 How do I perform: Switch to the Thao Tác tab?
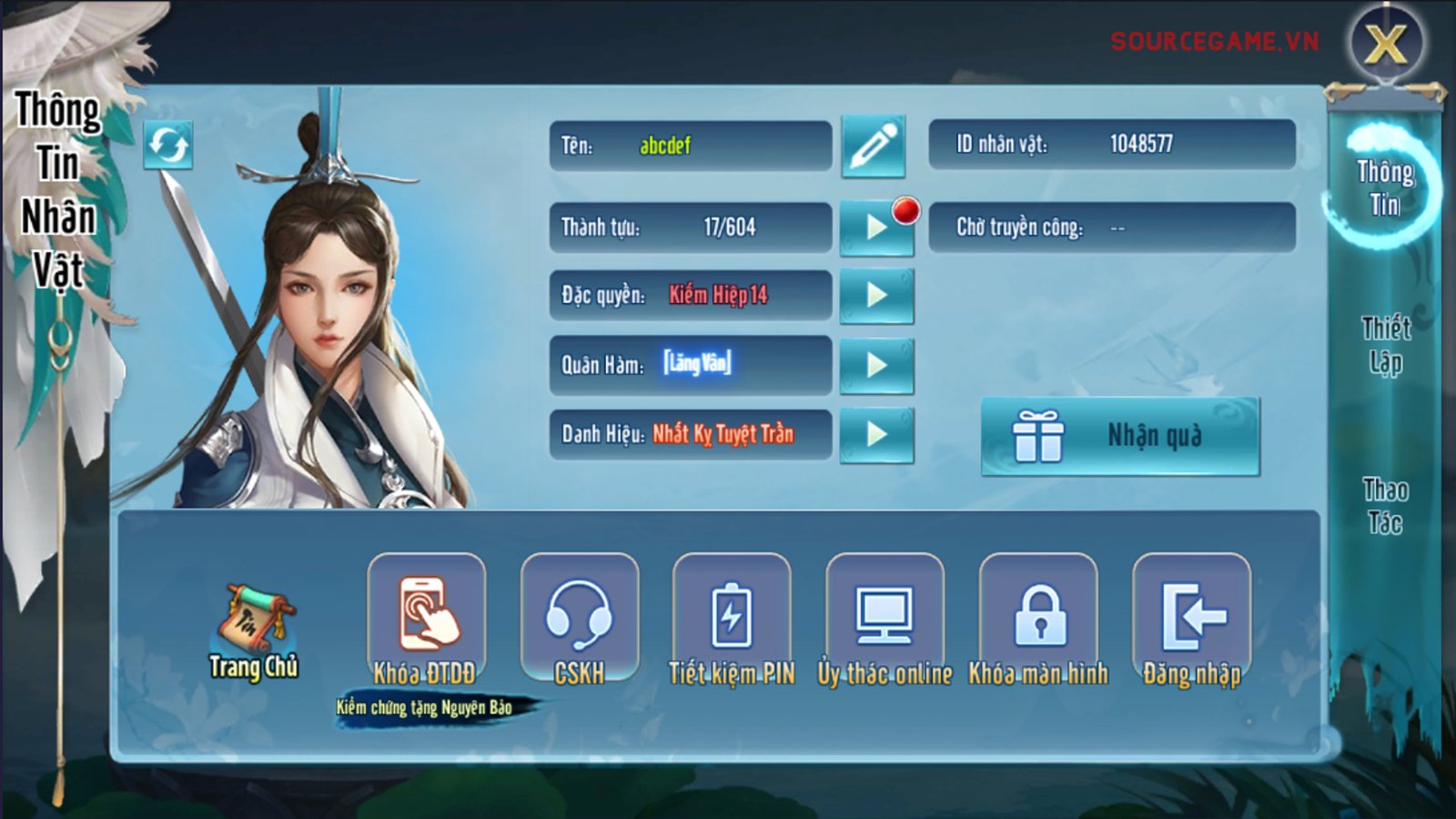(1385, 506)
